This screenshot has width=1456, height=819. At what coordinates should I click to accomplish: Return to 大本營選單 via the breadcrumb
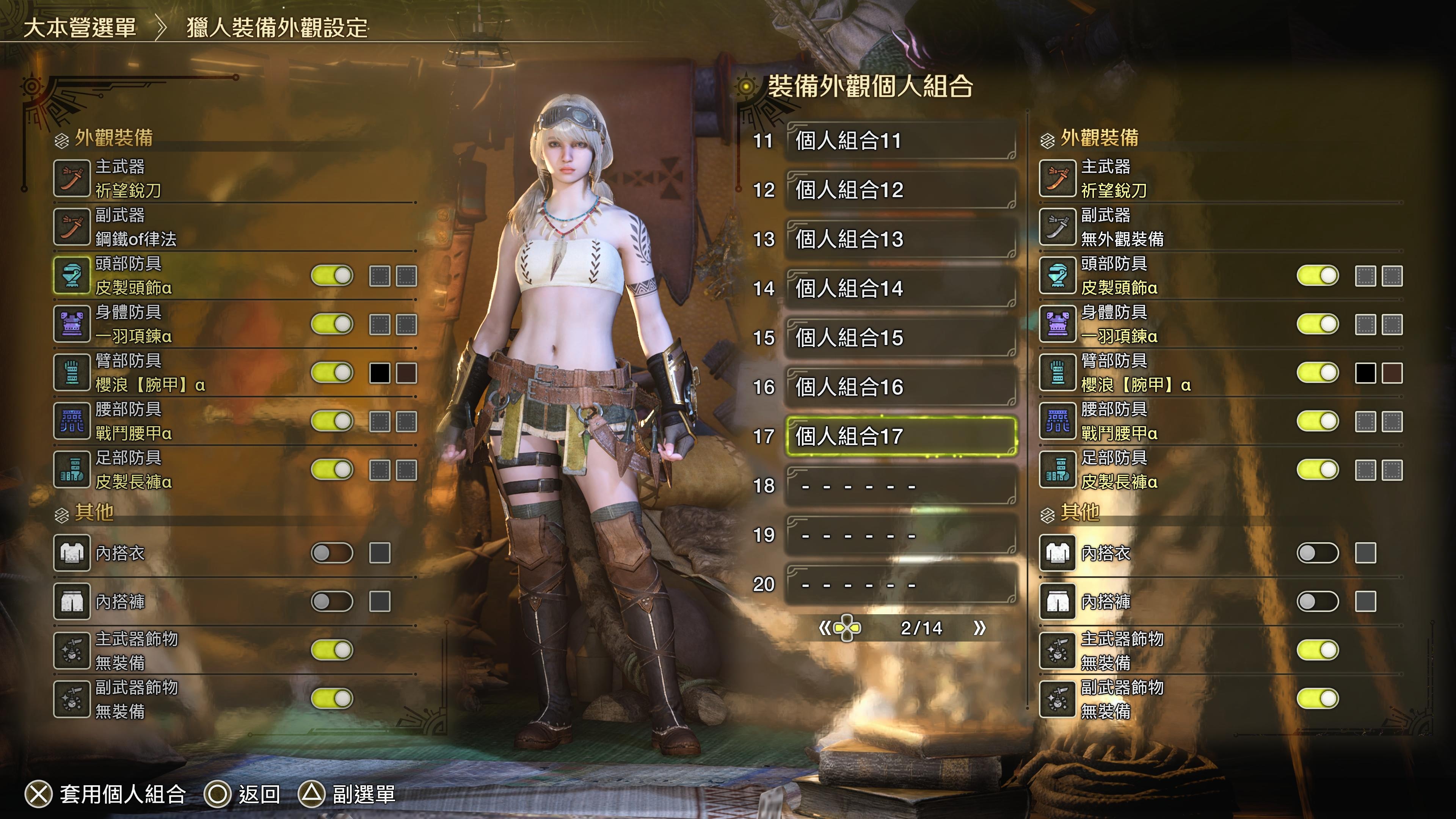point(80,27)
